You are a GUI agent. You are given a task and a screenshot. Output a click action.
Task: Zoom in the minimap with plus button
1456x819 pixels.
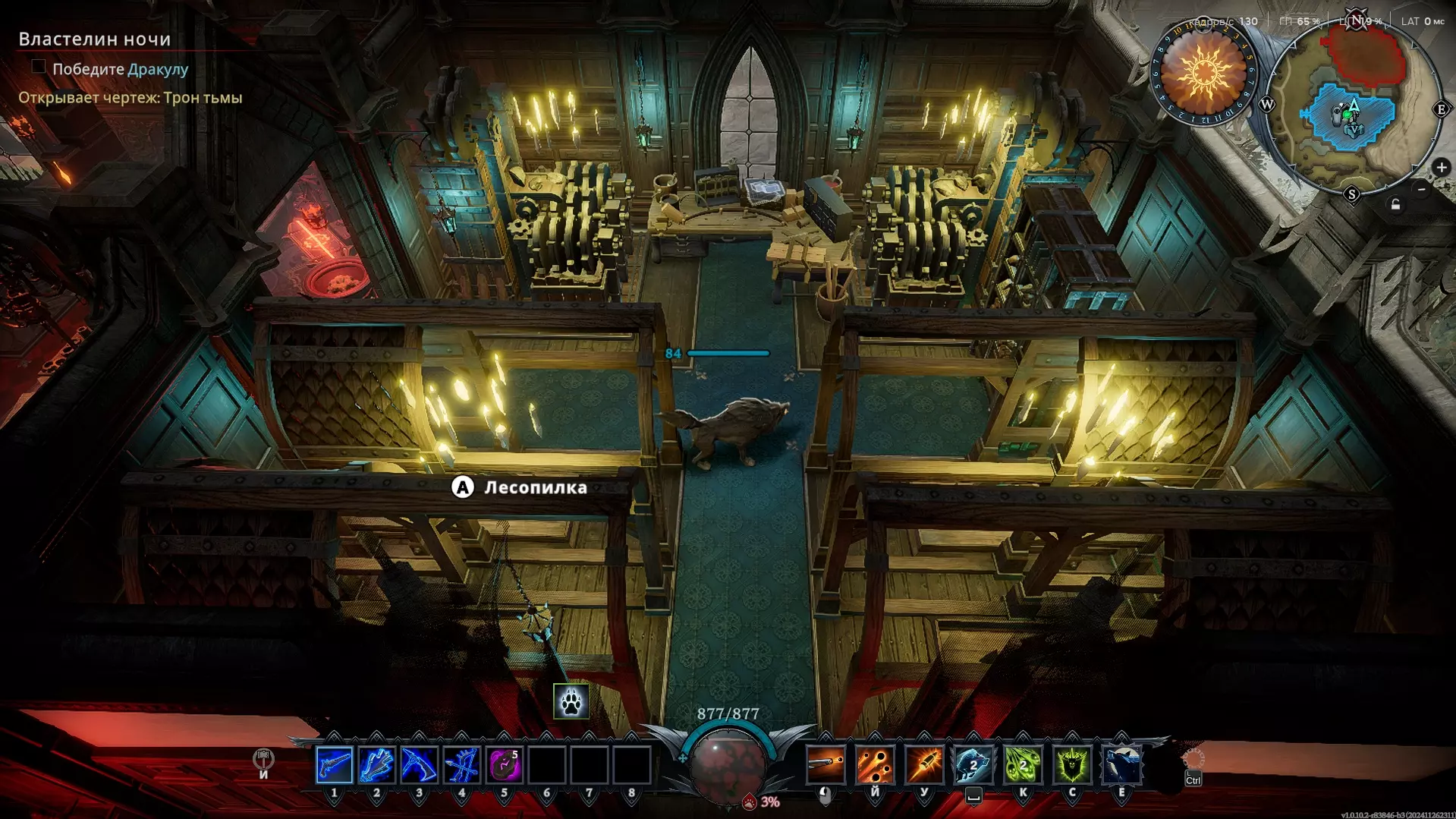(x=1441, y=168)
